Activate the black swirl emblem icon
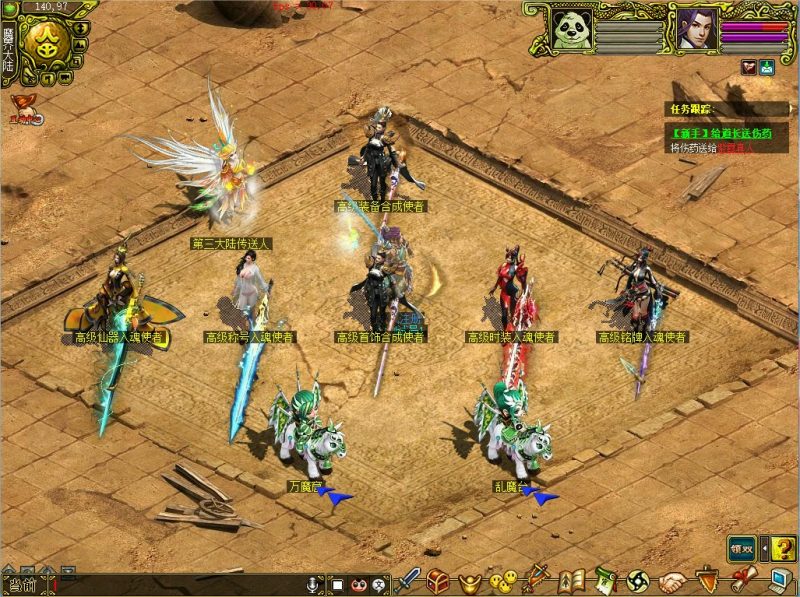 637,580
